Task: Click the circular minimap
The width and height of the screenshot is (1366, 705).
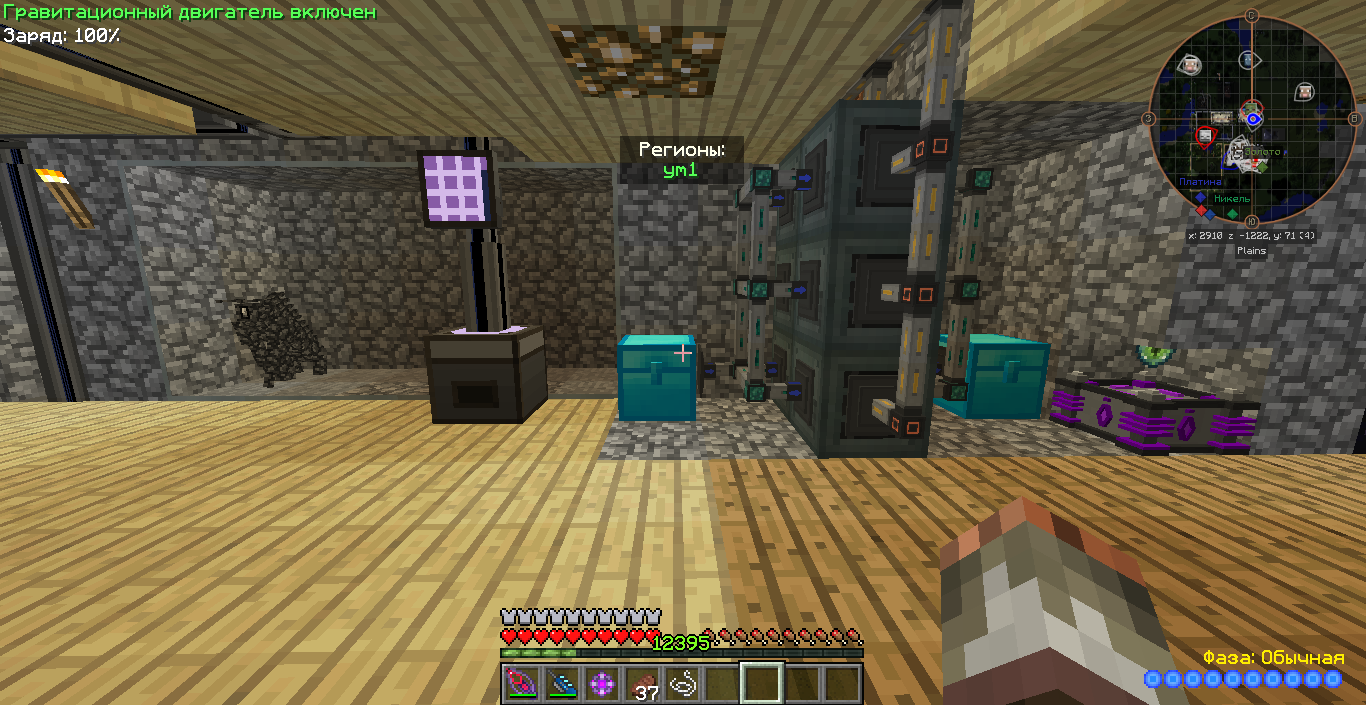Action: coord(1251,119)
